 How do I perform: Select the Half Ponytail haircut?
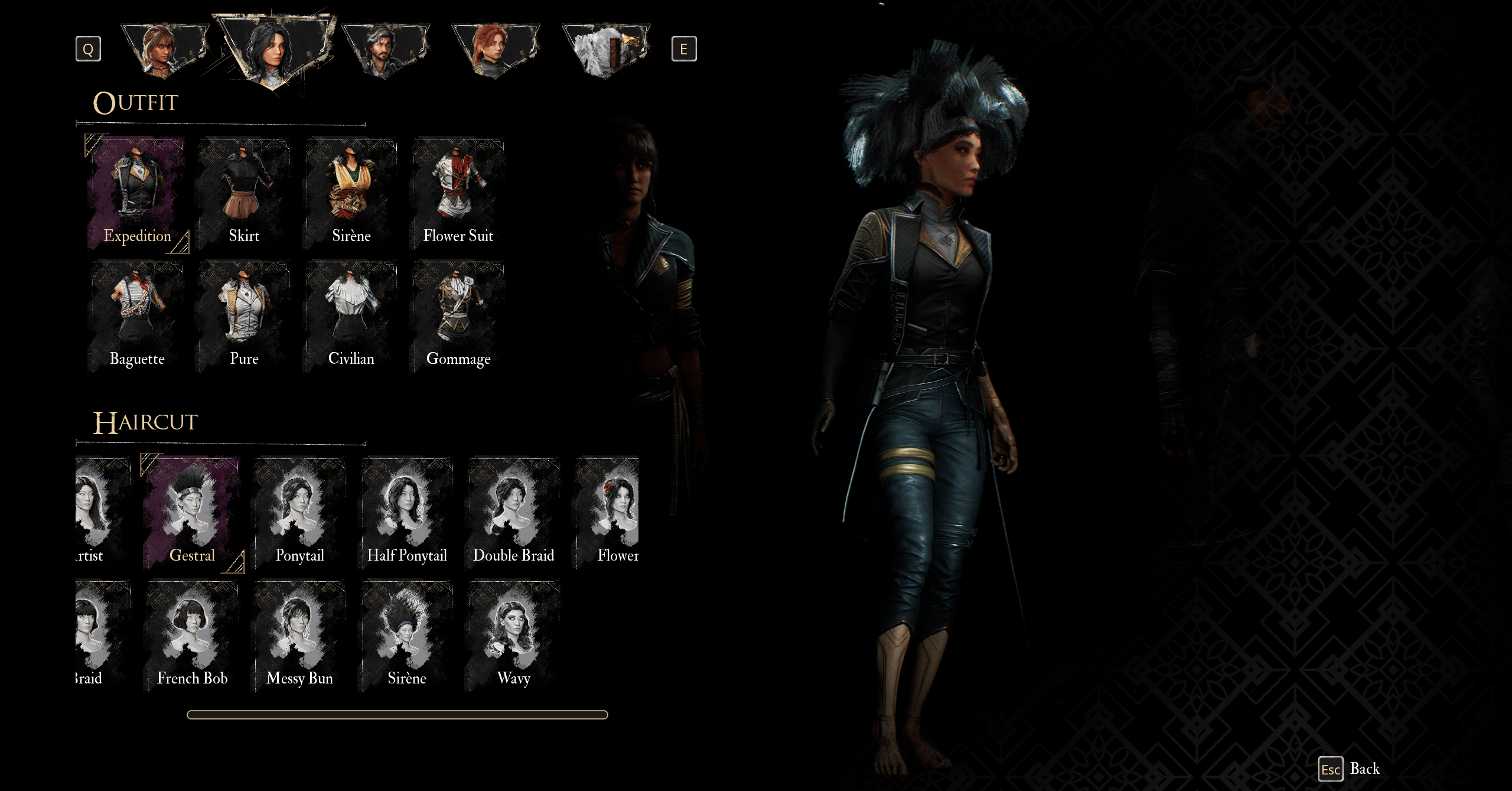(x=406, y=513)
